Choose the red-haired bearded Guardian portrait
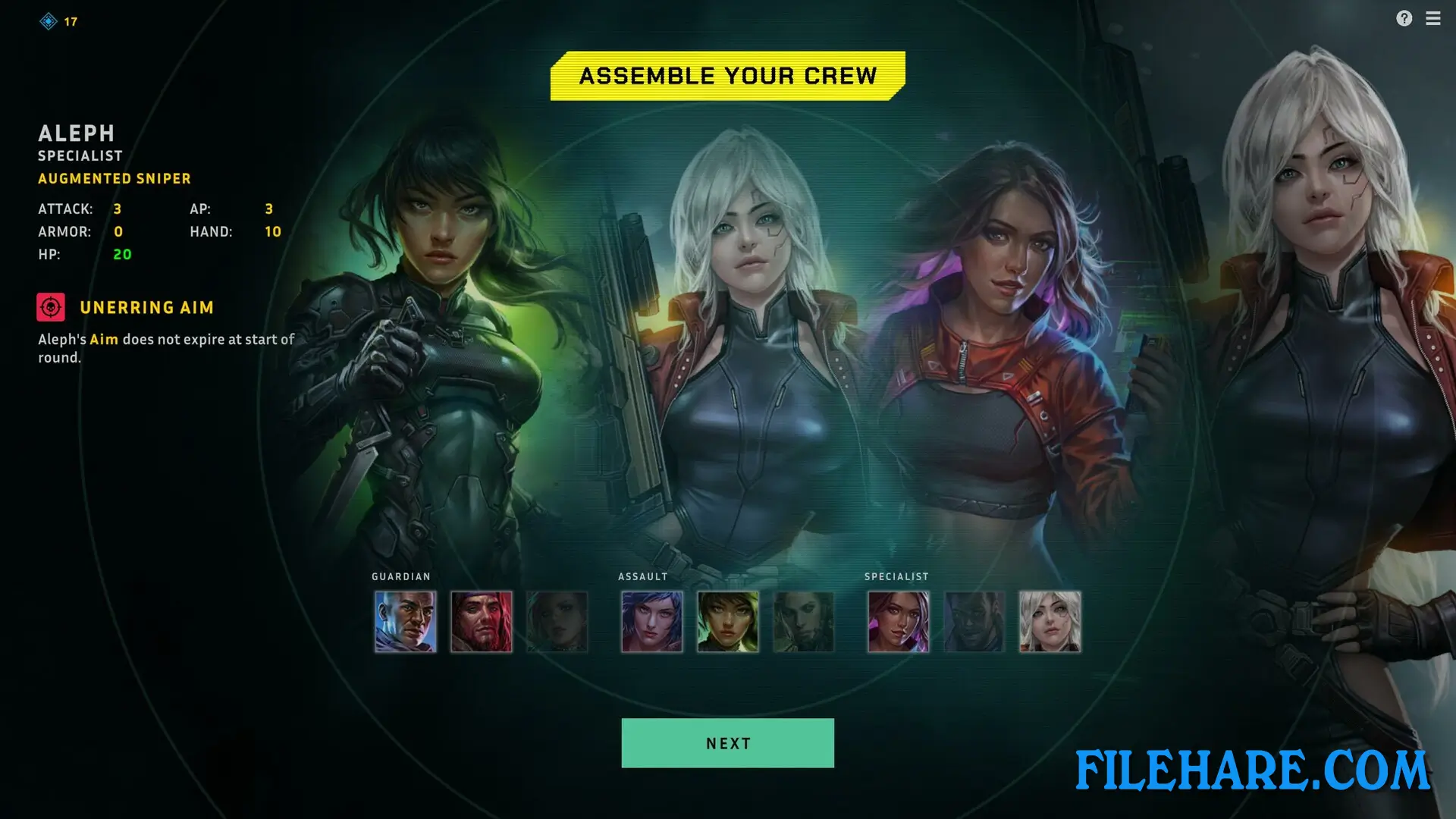Viewport: 1456px width, 819px height. click(482, 622)
